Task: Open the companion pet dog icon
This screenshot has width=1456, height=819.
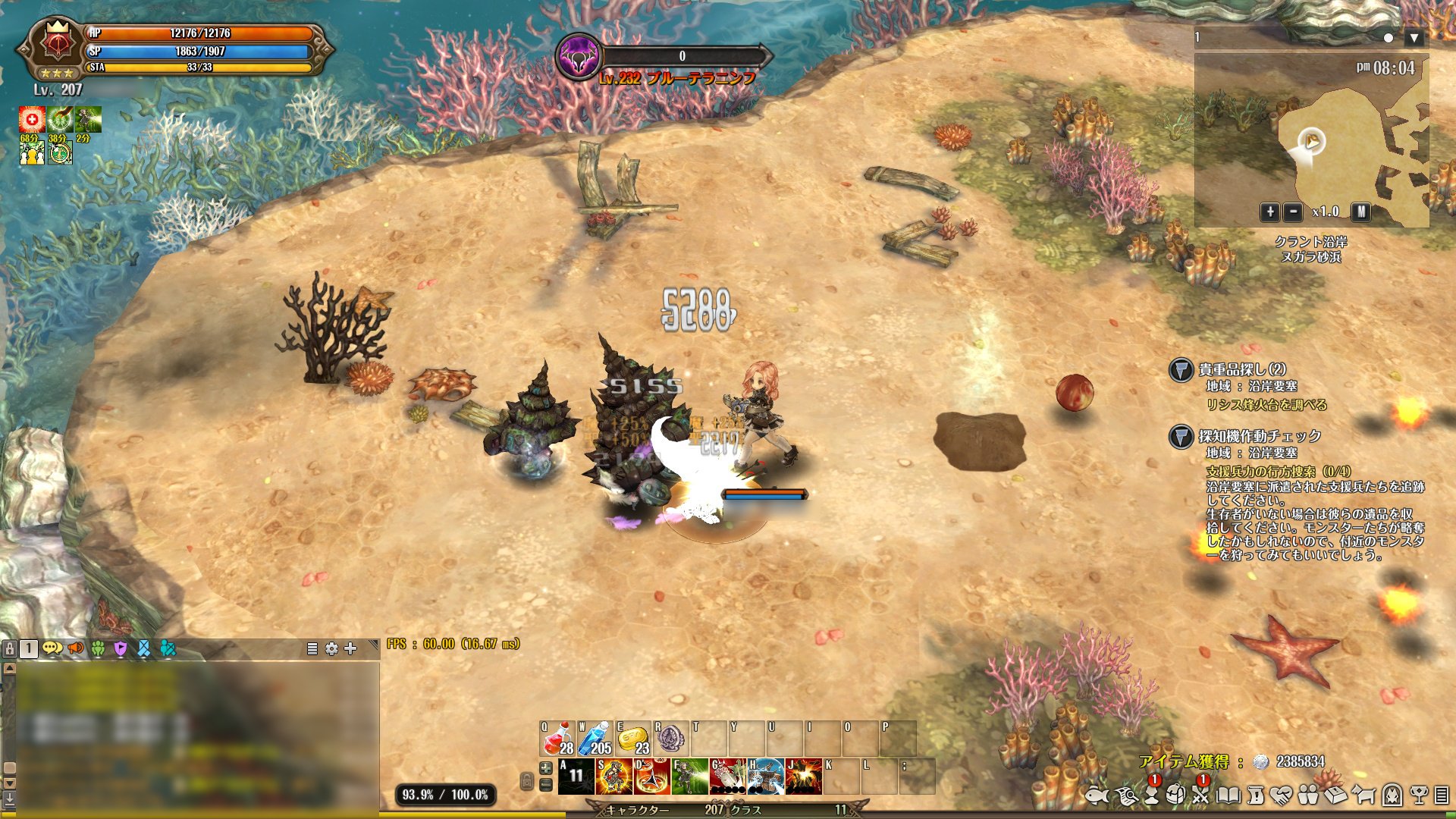Action: point(1363,795)
